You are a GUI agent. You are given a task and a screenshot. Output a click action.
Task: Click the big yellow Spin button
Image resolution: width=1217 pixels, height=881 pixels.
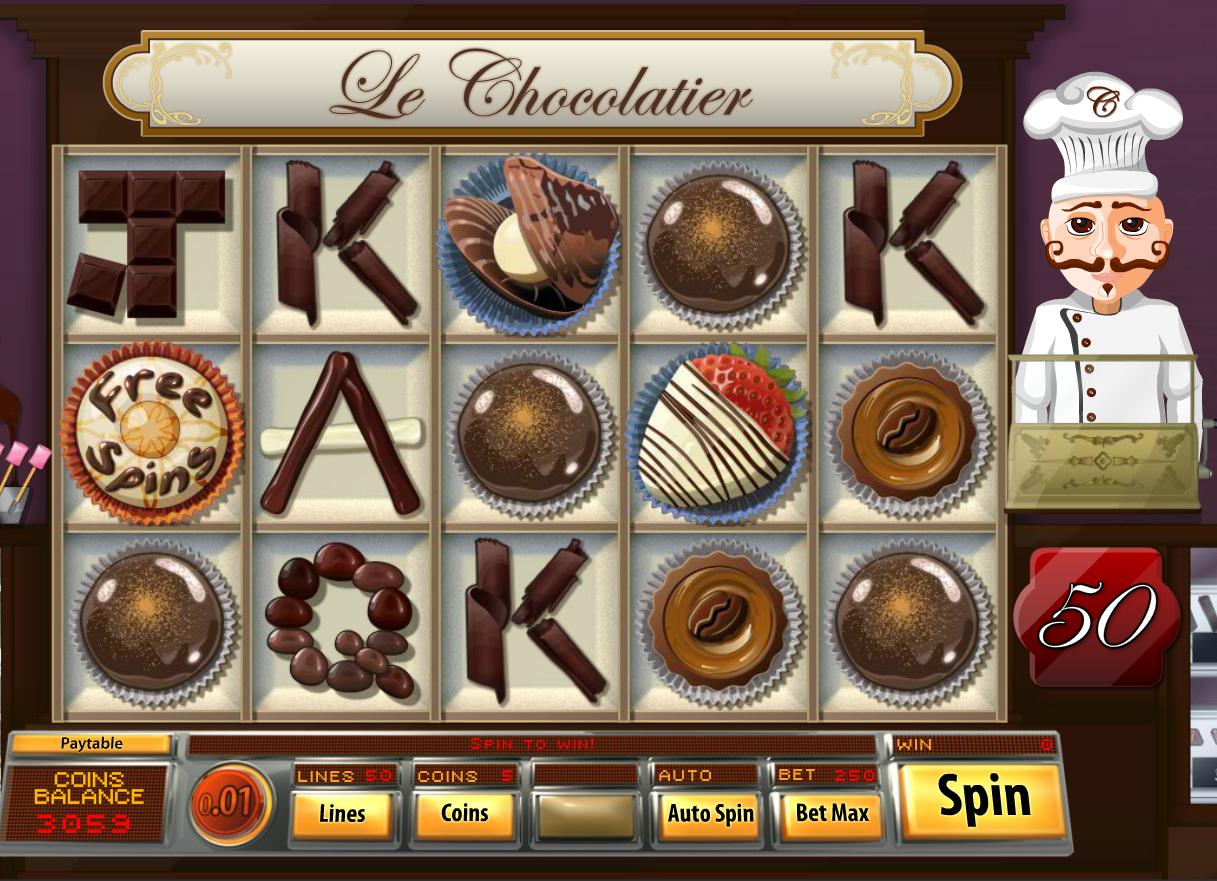tap(983, 800)
